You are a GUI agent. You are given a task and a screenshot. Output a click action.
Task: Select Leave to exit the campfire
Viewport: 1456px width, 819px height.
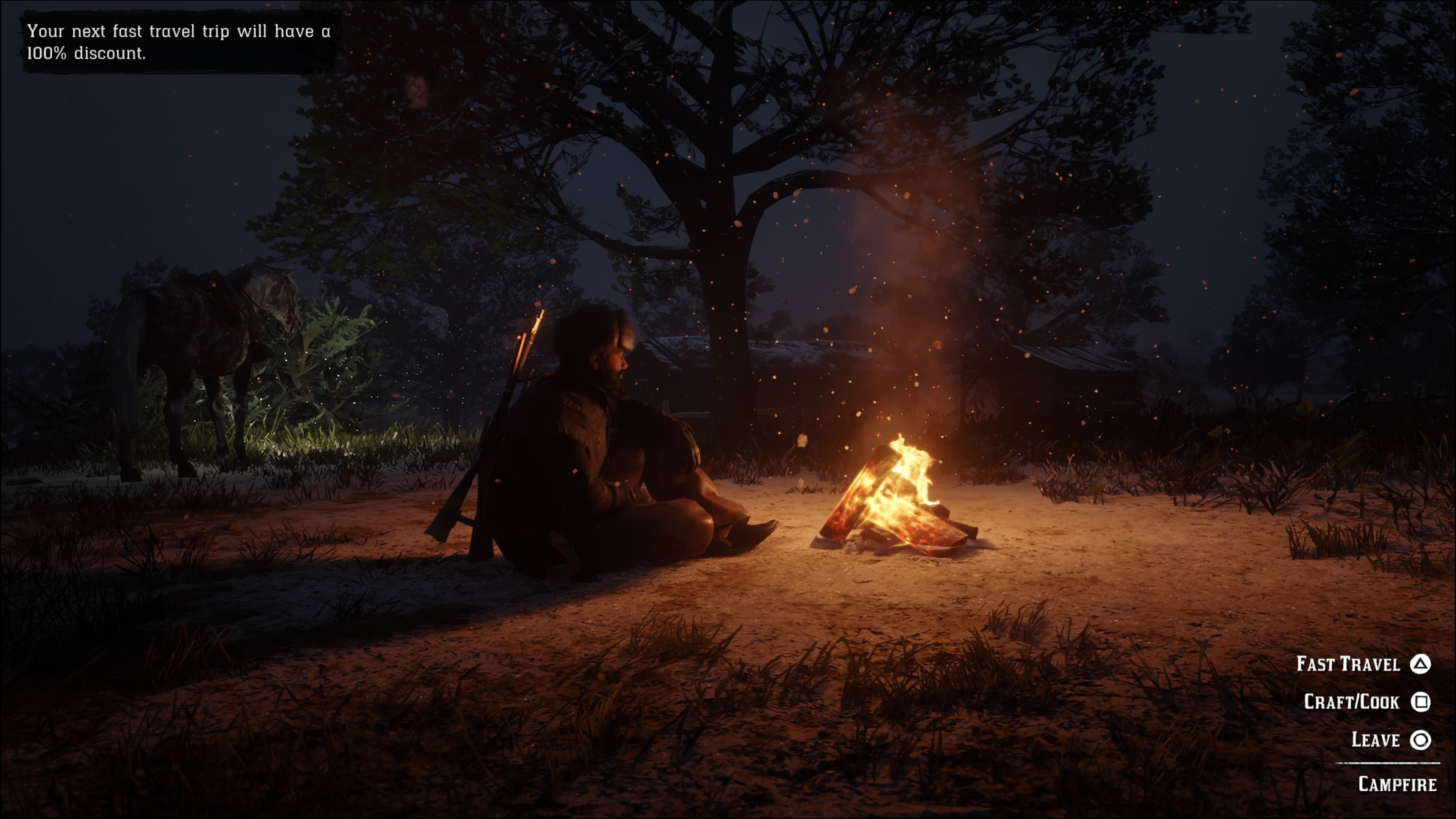pyautogui.click(x=1389, y=739)
